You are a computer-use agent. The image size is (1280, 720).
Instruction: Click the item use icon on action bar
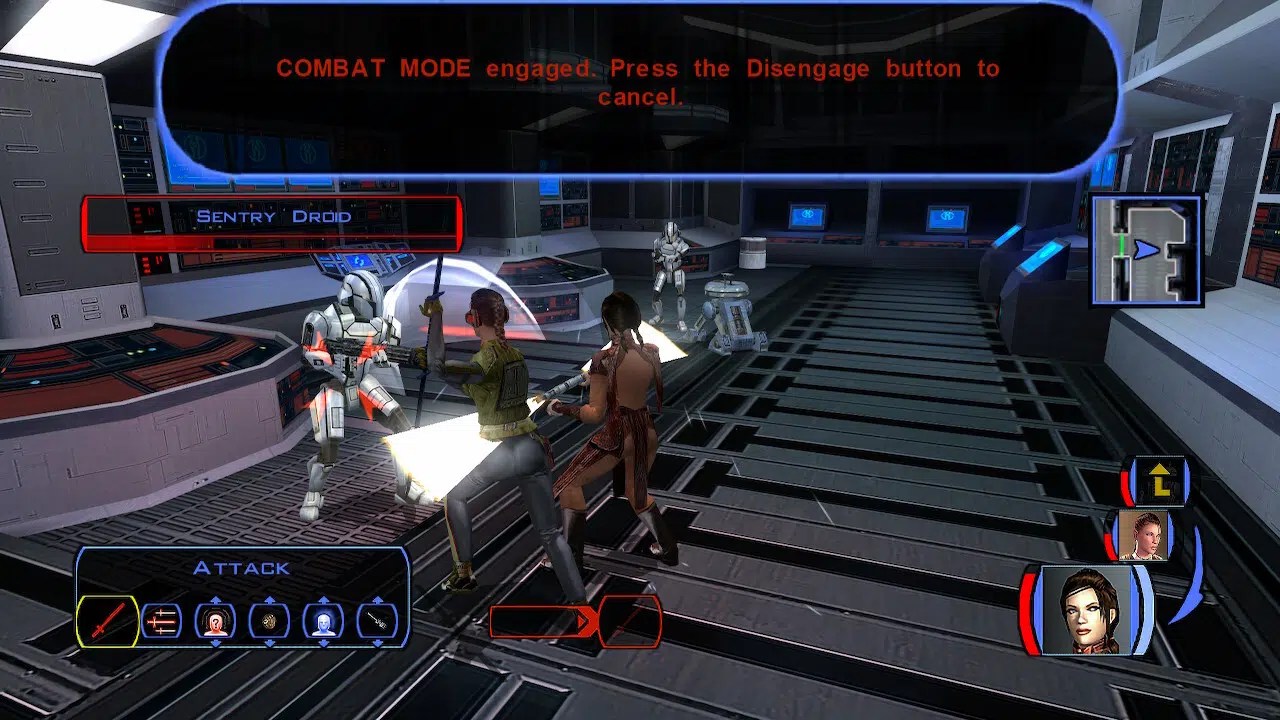[x=378, y=622]
